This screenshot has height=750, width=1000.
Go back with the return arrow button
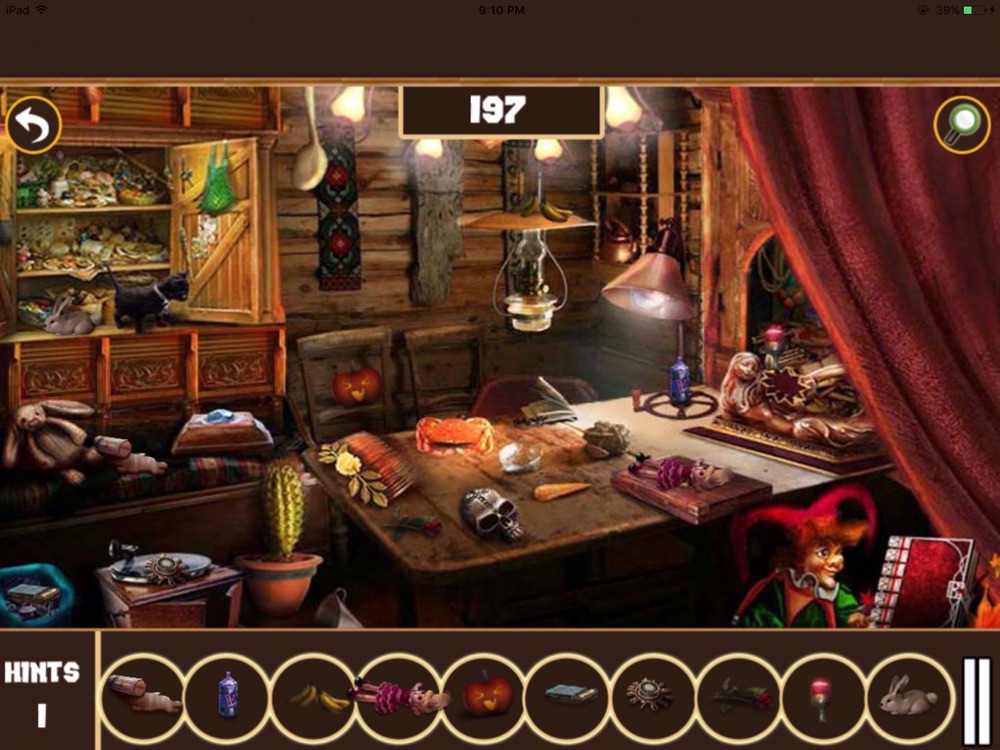coord(33,125)
